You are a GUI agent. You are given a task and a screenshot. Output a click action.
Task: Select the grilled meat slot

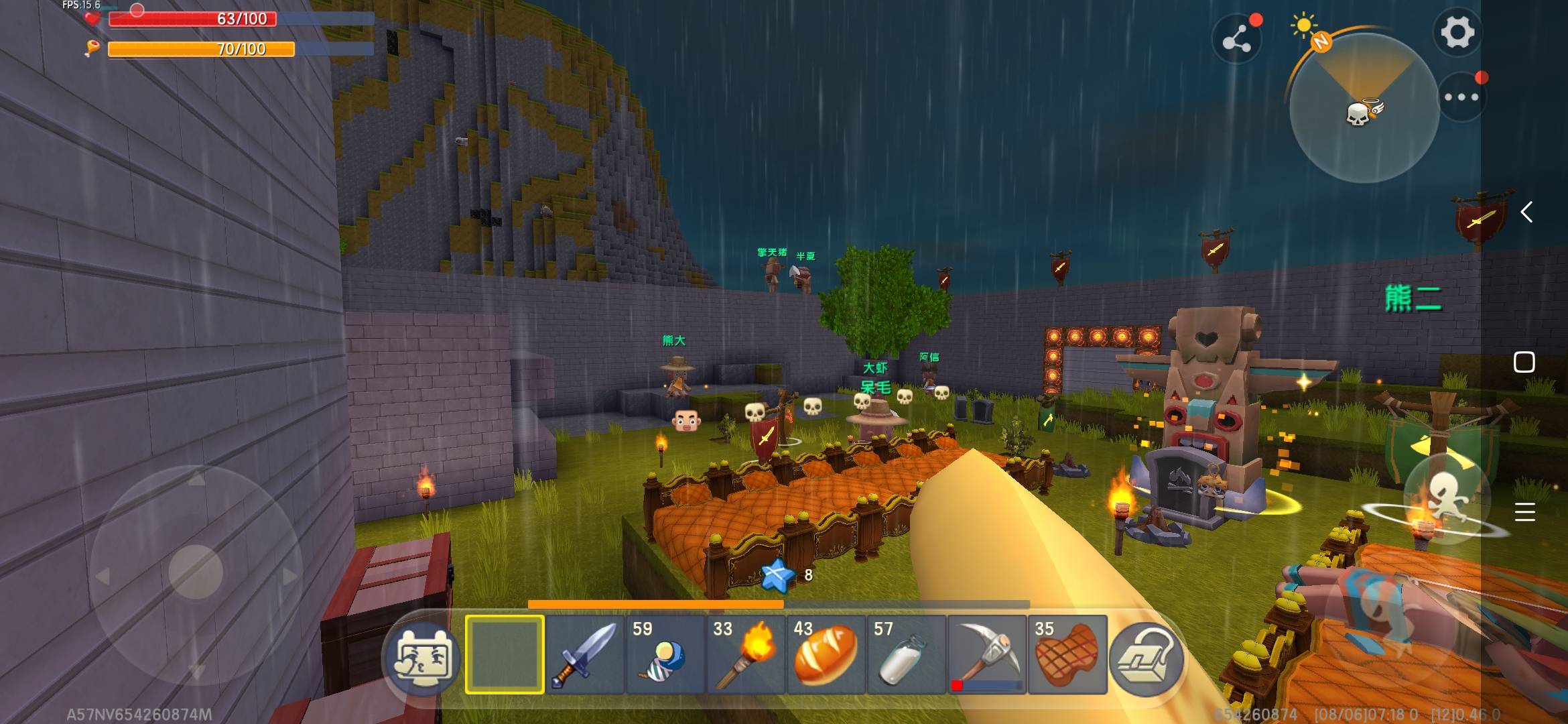pyautogui.click(x=1067, y=654)
